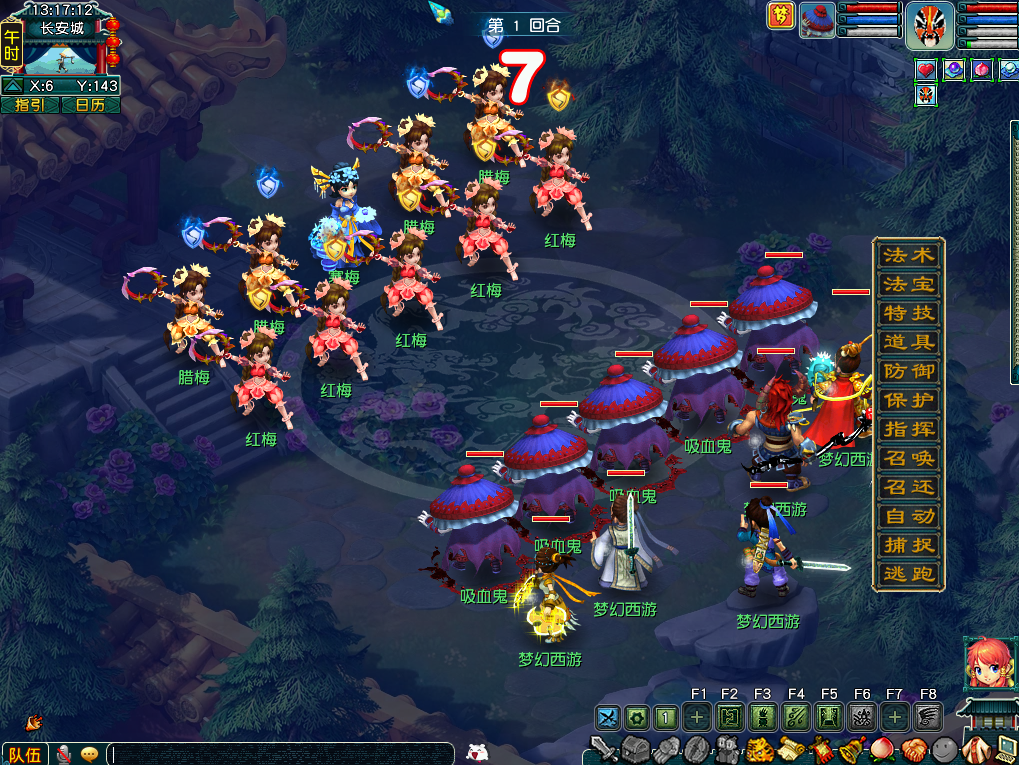Open the 日历 calendar button
Screen dimensions: 1019x765
click(x=90, y=105)
